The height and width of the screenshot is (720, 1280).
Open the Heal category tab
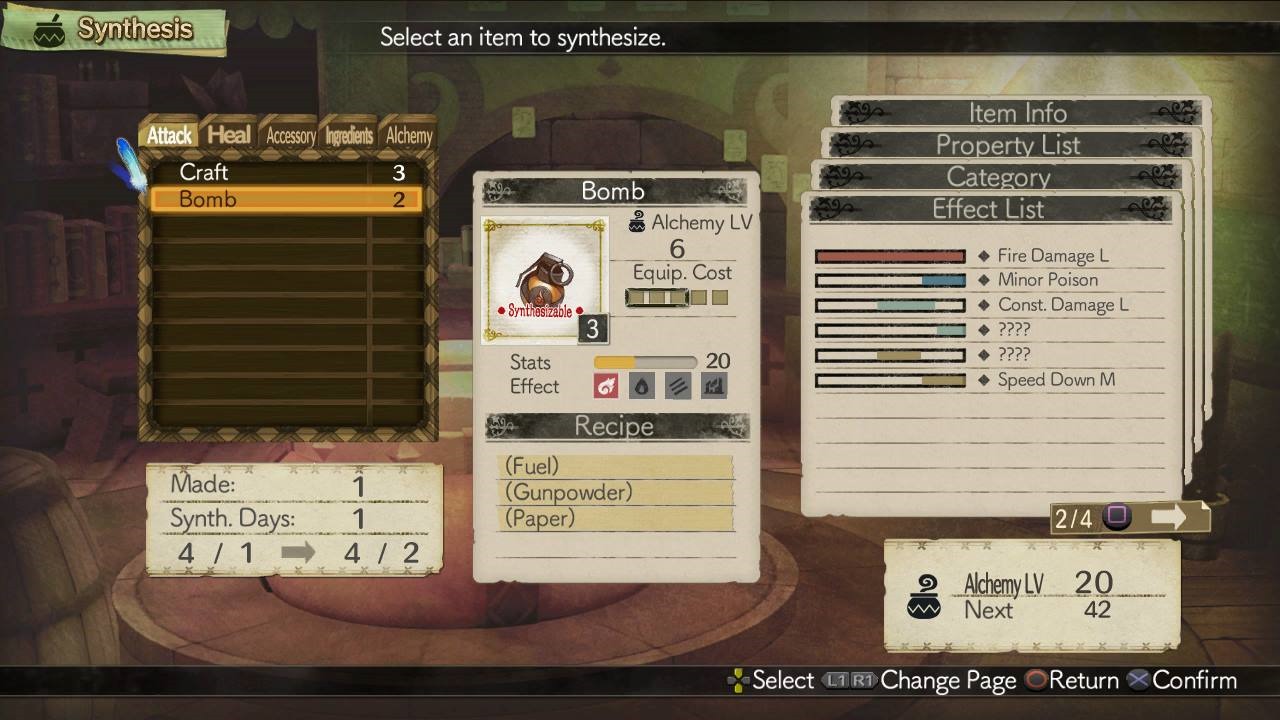(x=229, y=135)
